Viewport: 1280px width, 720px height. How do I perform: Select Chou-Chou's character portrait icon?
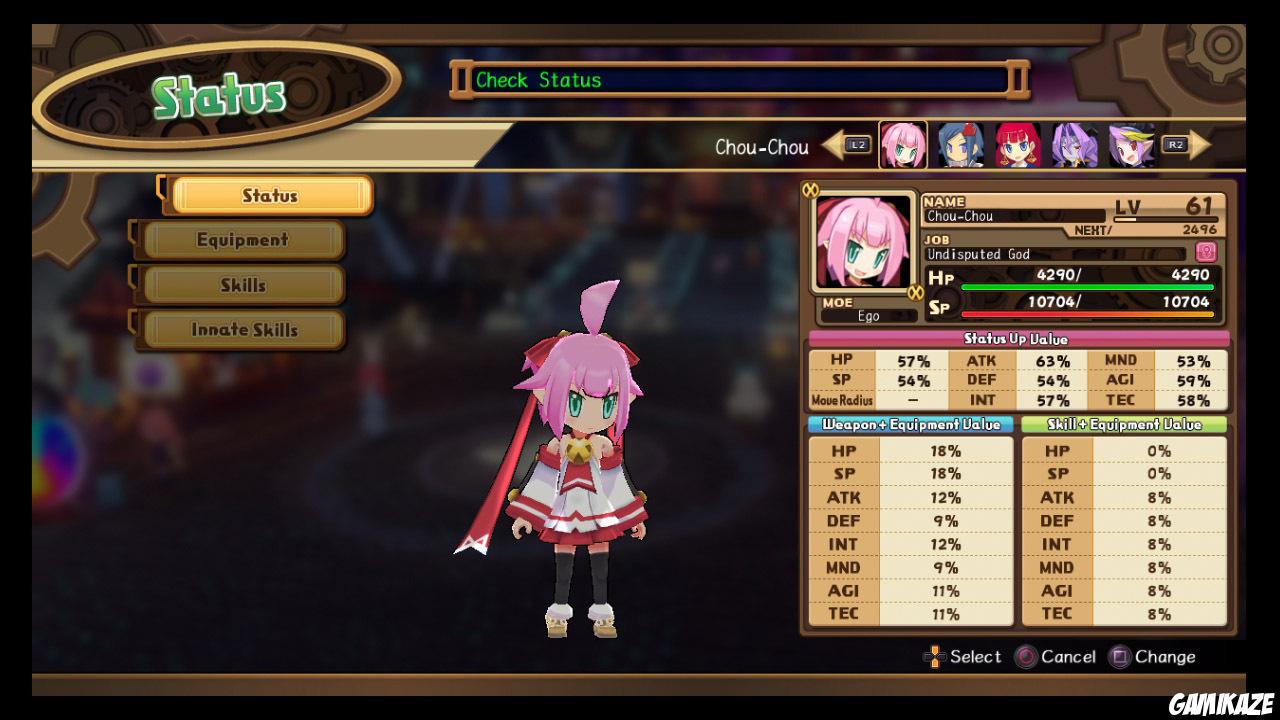[902, 146]
